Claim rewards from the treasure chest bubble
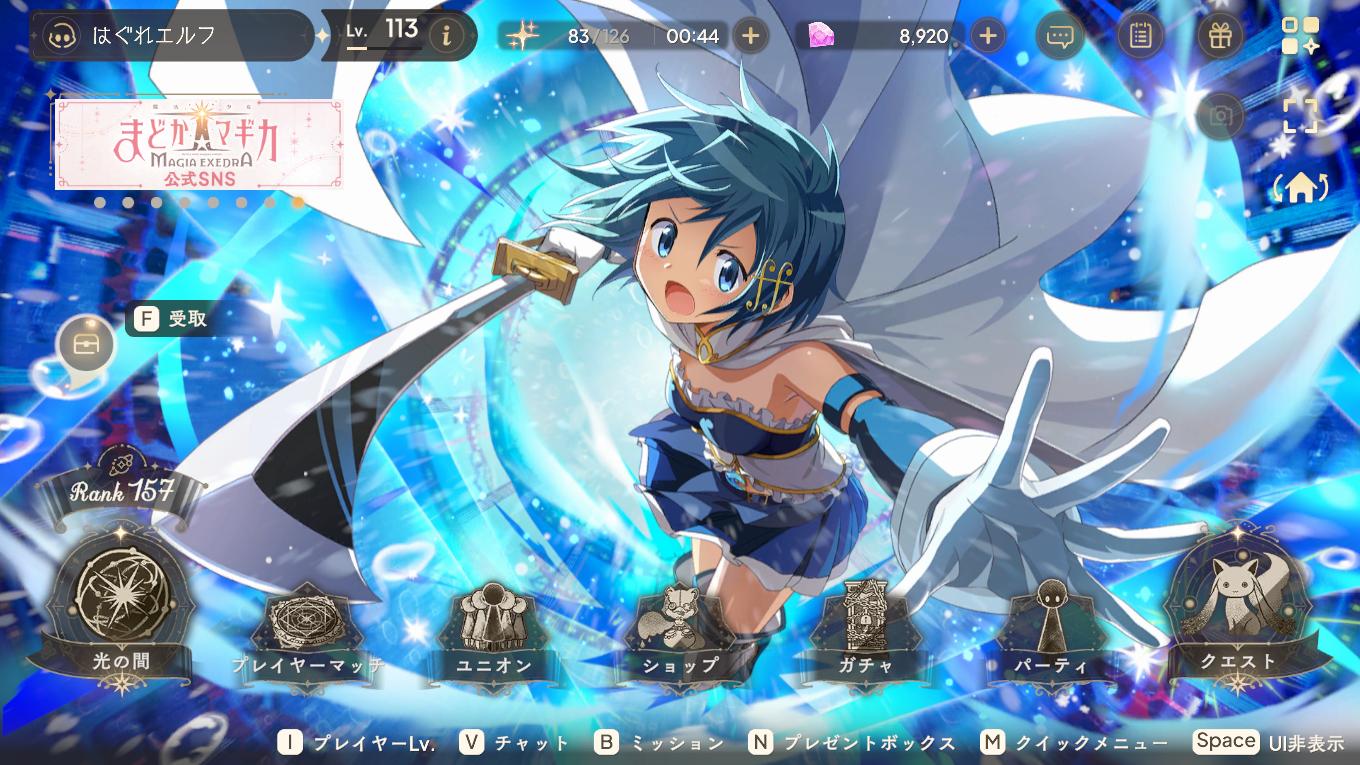Screen dimensions: 1360x765 (x=86, y=345)
